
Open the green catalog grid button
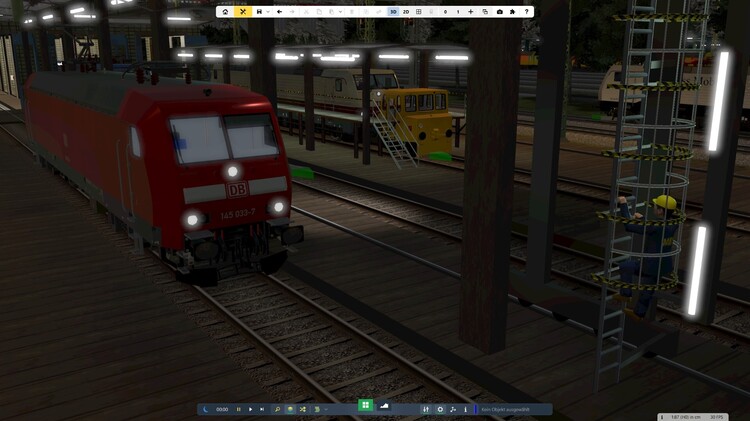(x=365, y=406)
